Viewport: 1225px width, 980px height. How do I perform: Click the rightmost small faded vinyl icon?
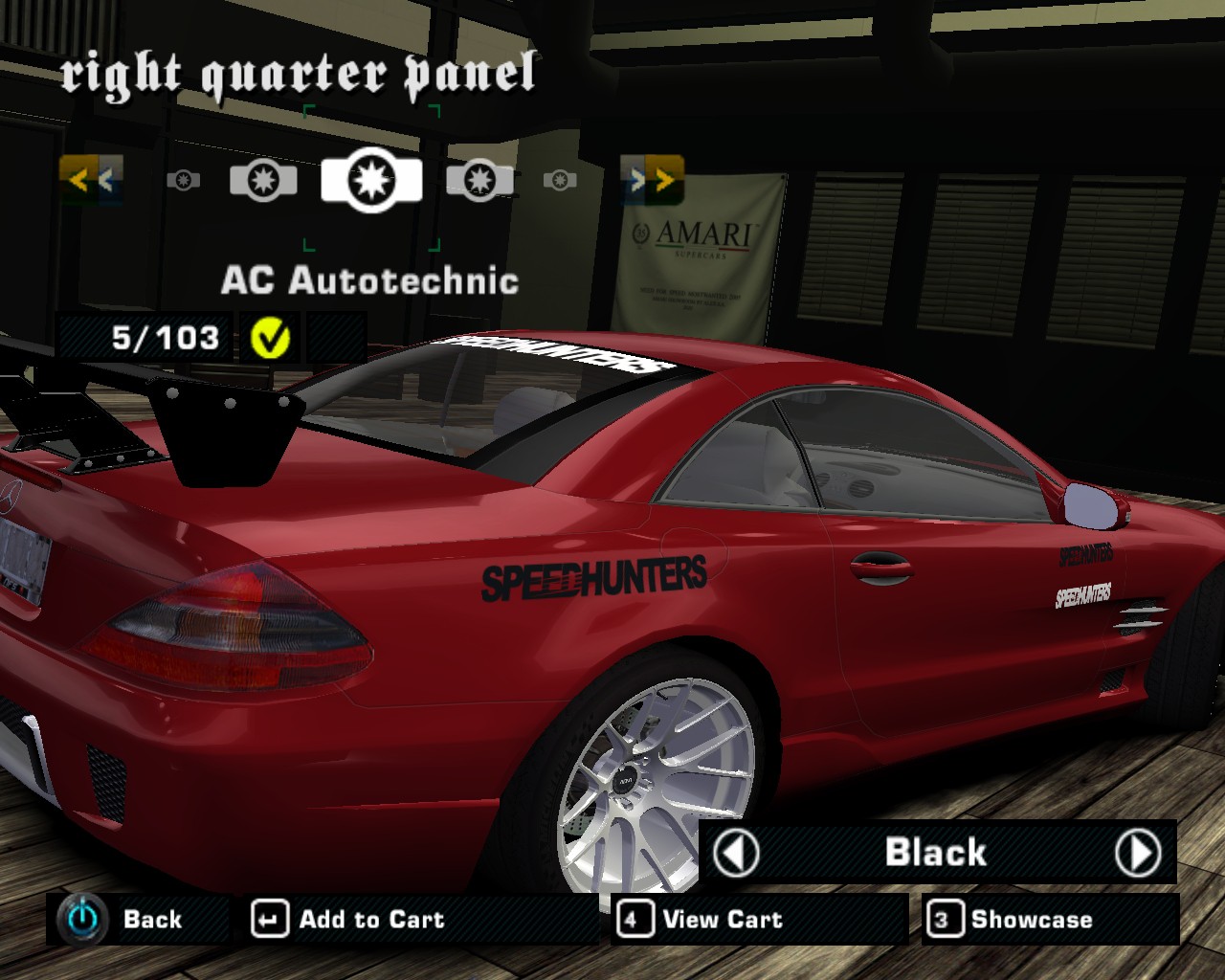pyautogui.click(x=560, y=179)
